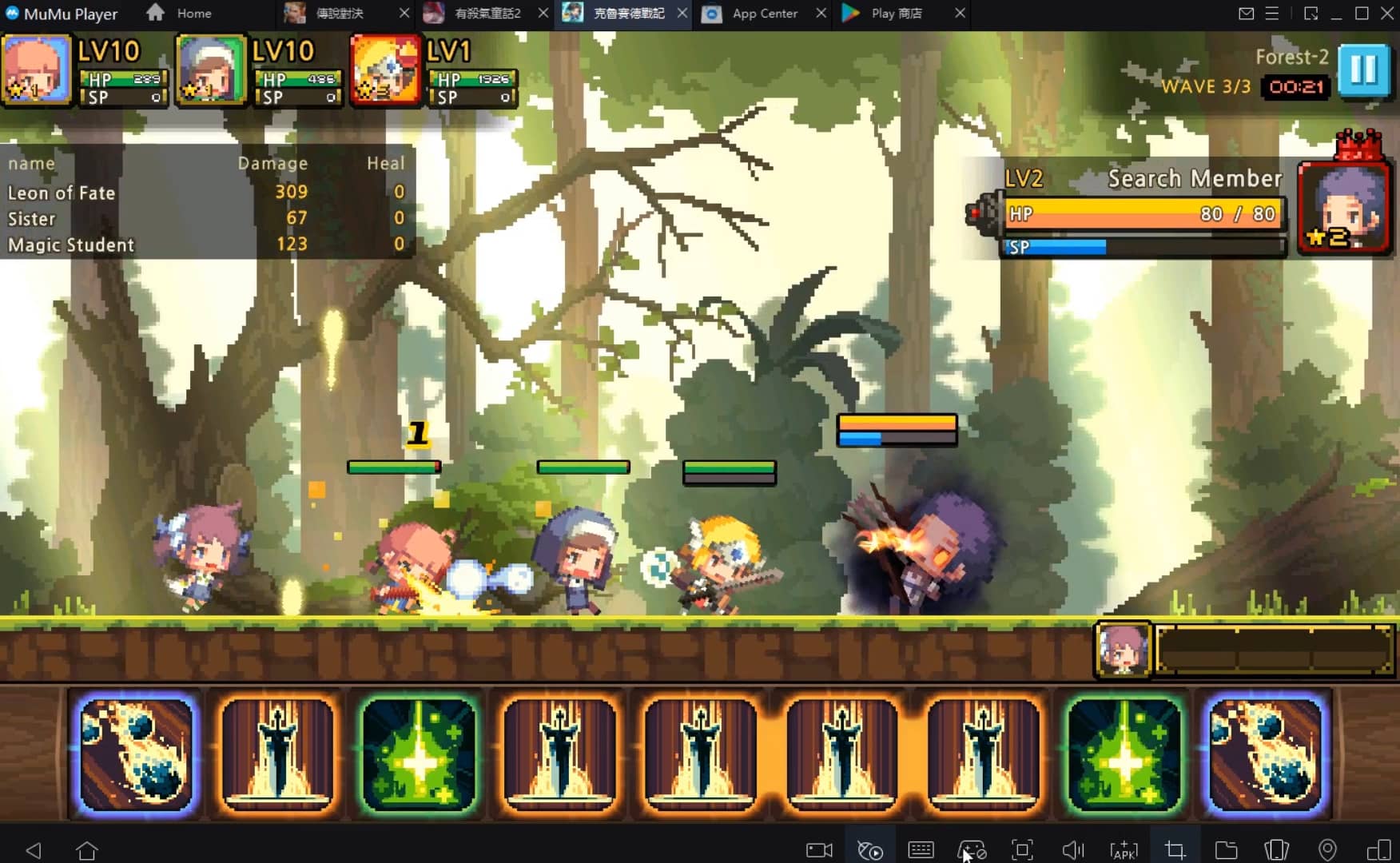Open the GPS location simulator
Screen dimensions: 1400x863
[x=1327, y=849]
